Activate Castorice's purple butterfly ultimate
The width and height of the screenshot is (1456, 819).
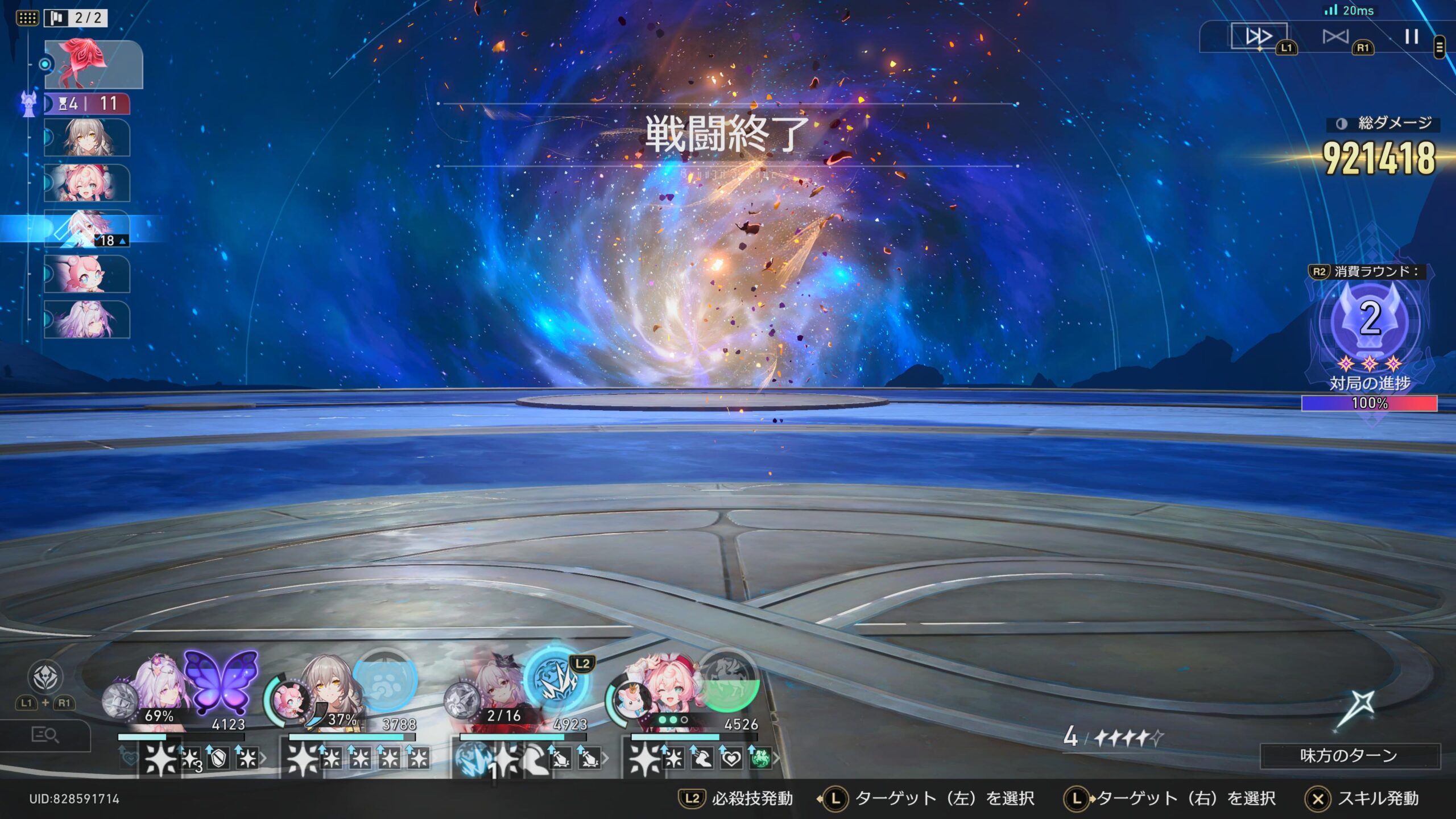[x=222, y=682]
